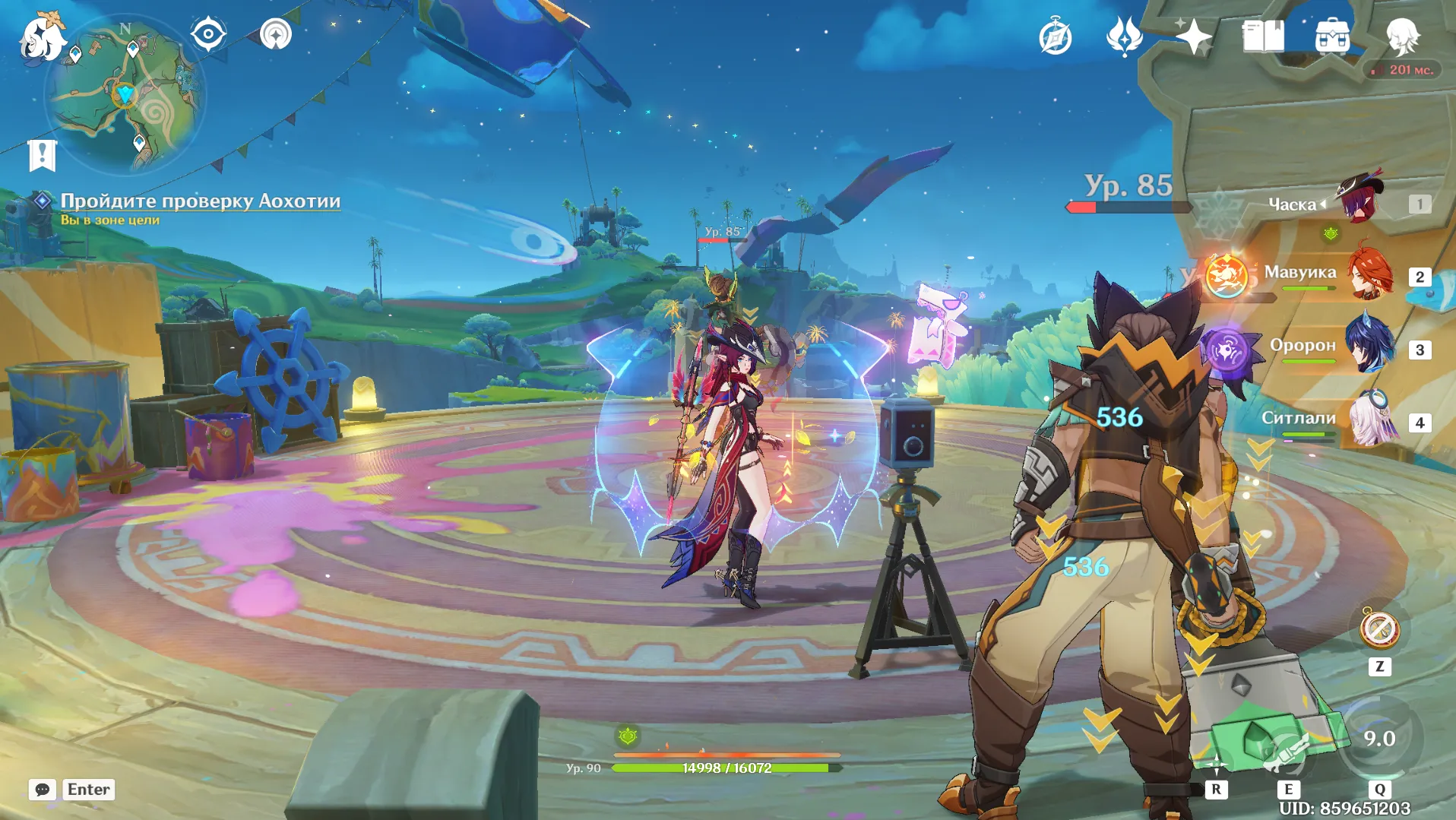Open the battle pass flame icon
The width and height of the screenshot is (1456, 820).
click(x=1124, y=36)
